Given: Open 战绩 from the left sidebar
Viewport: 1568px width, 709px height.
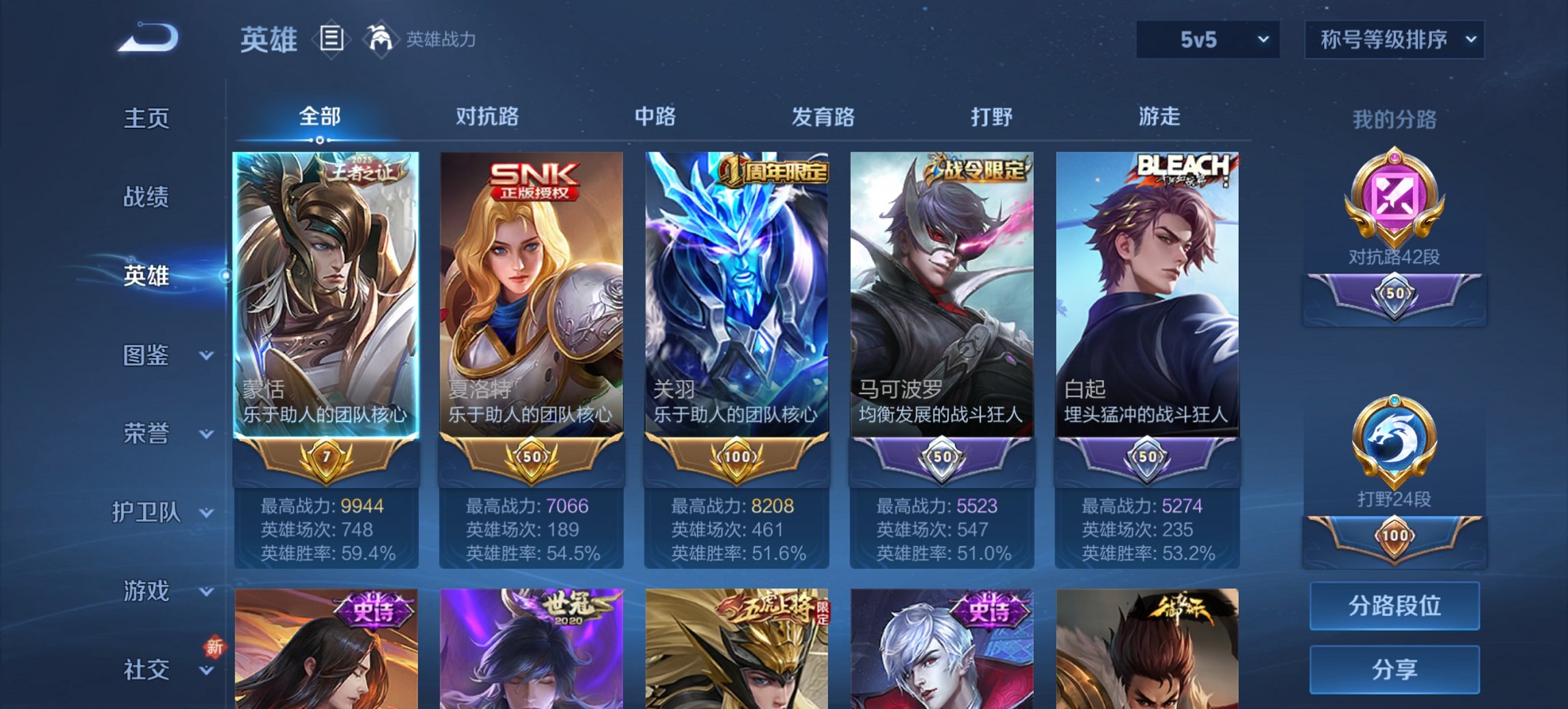Looking at the screenshot, I should pos(146,197).
